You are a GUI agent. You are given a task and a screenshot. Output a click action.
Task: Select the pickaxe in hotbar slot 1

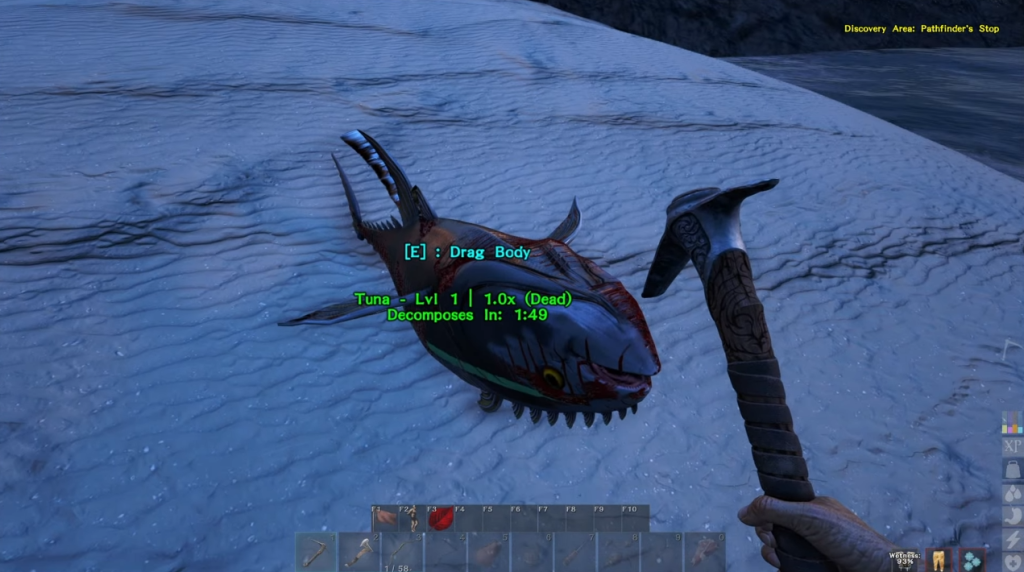point(316,551)
